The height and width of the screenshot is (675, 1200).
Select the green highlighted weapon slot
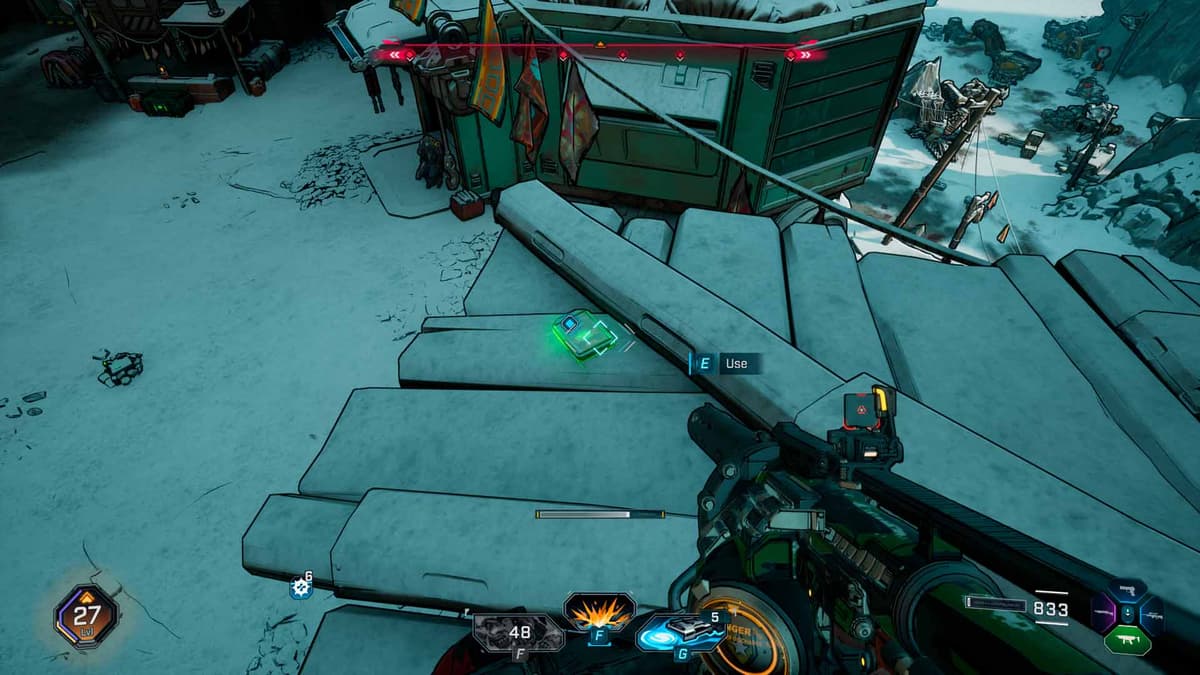tap(1126, 640)
